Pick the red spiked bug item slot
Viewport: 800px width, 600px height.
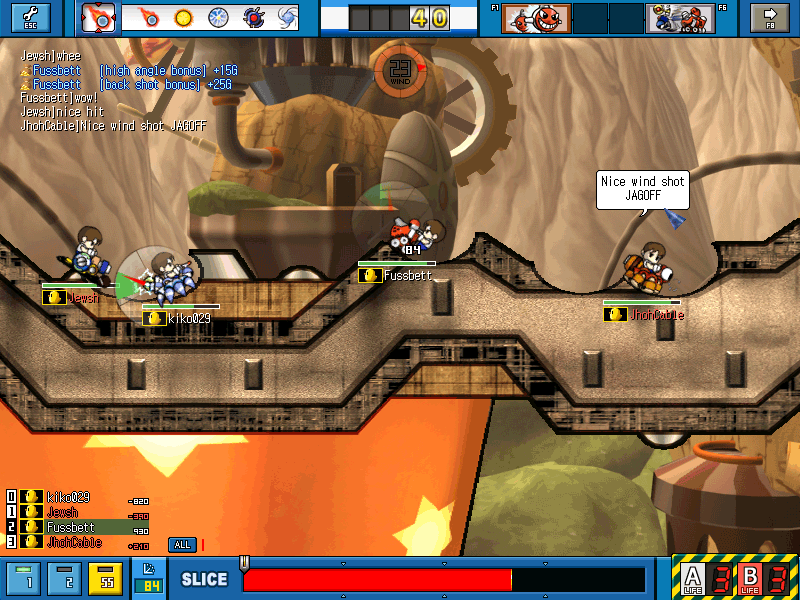(x=252, y=17)
